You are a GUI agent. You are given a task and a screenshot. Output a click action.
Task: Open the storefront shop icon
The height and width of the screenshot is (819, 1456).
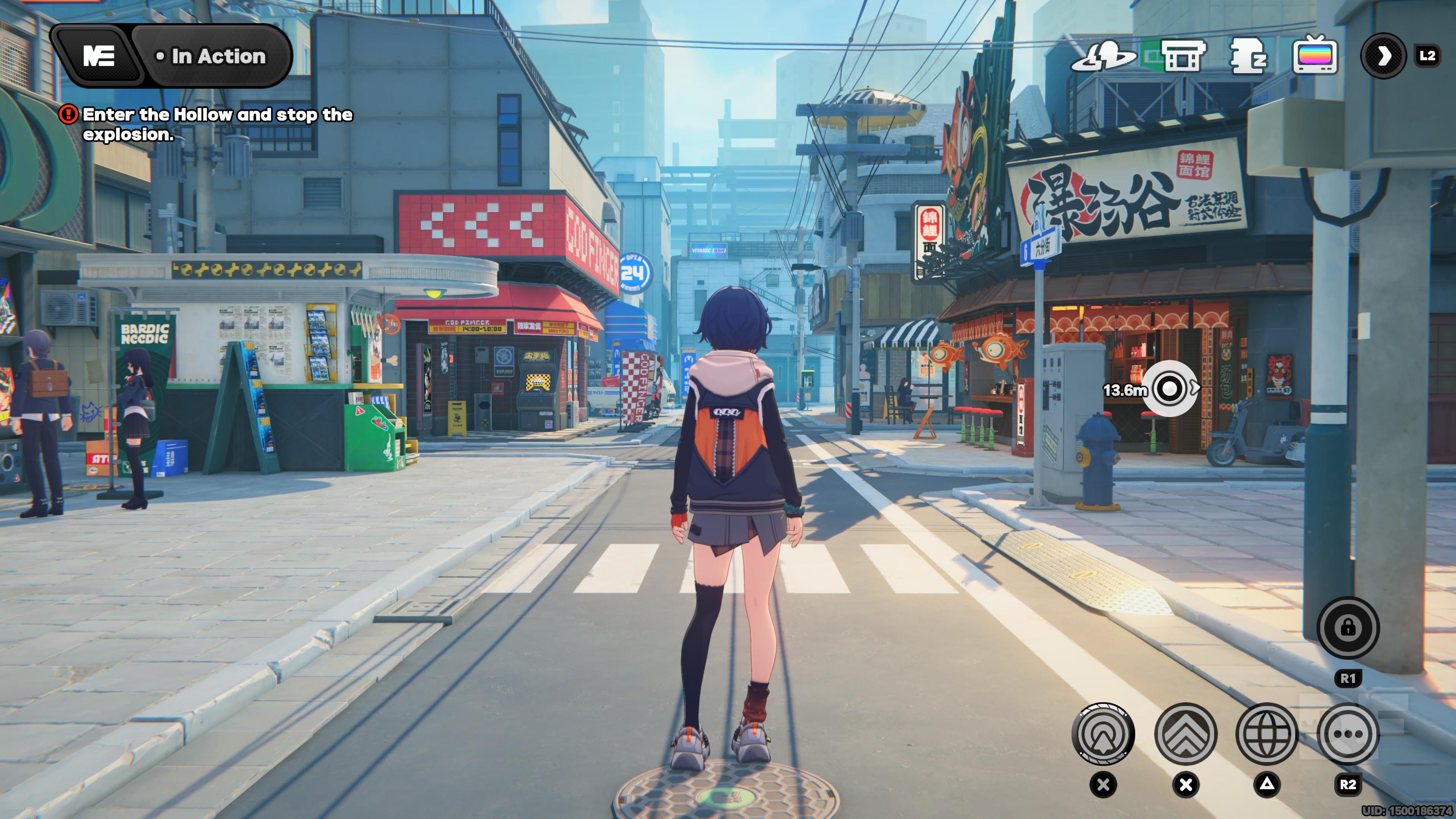coord(1183,56)
